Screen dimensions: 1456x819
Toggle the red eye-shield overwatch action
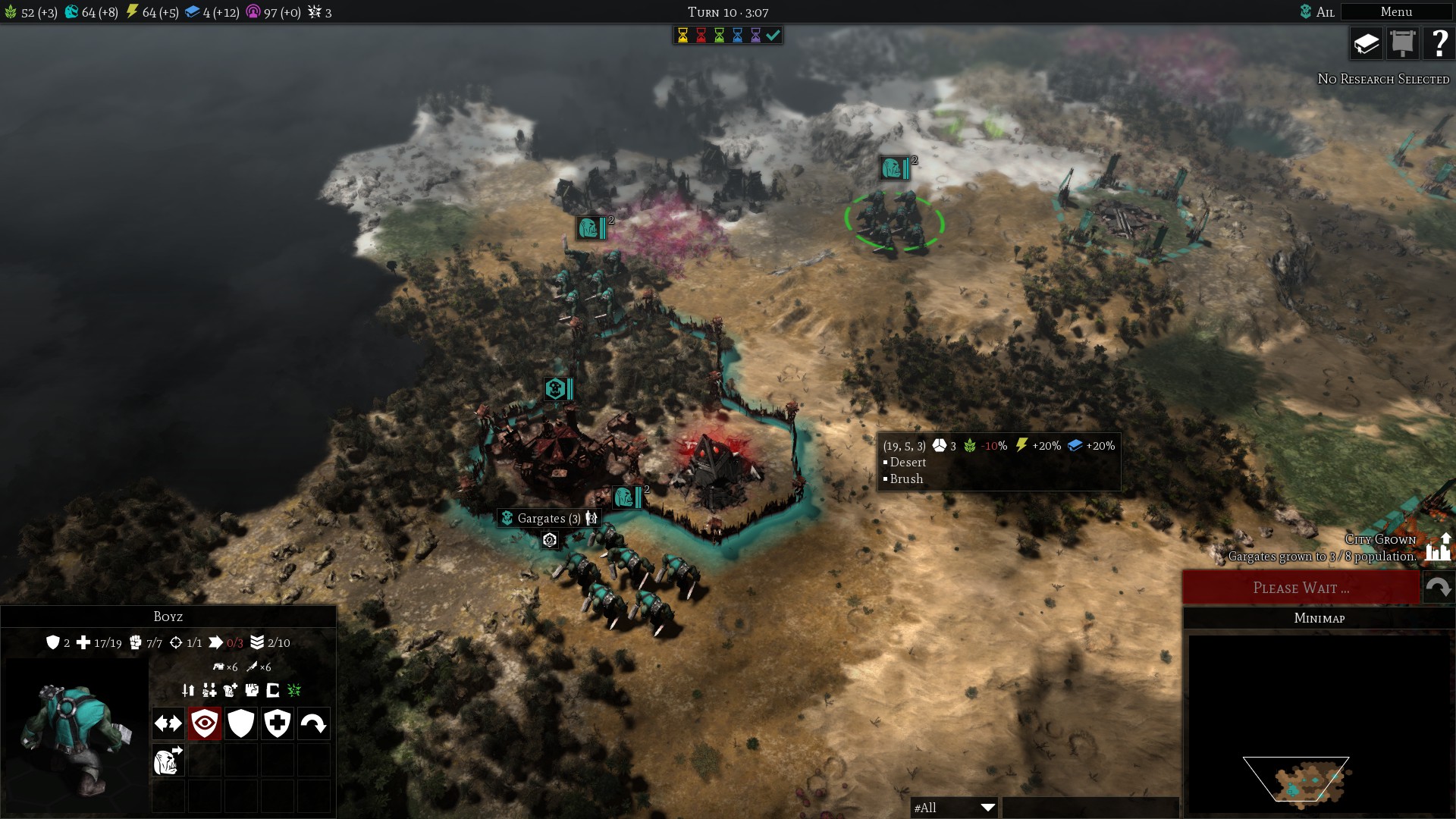coord(205,723)
